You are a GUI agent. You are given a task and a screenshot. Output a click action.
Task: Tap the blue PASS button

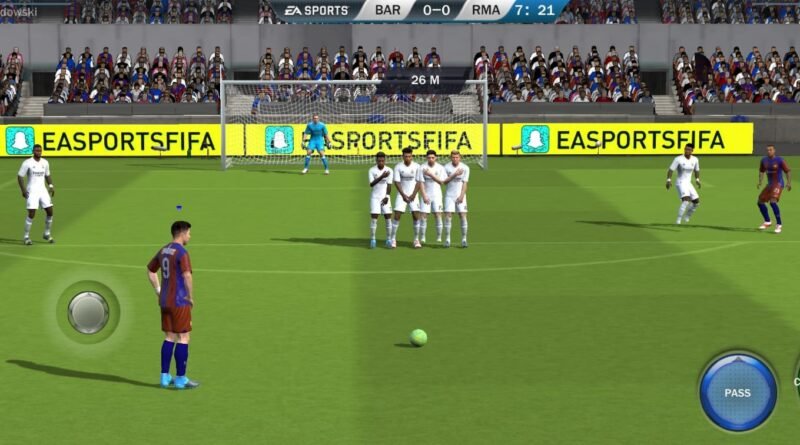tap(738, 392)
